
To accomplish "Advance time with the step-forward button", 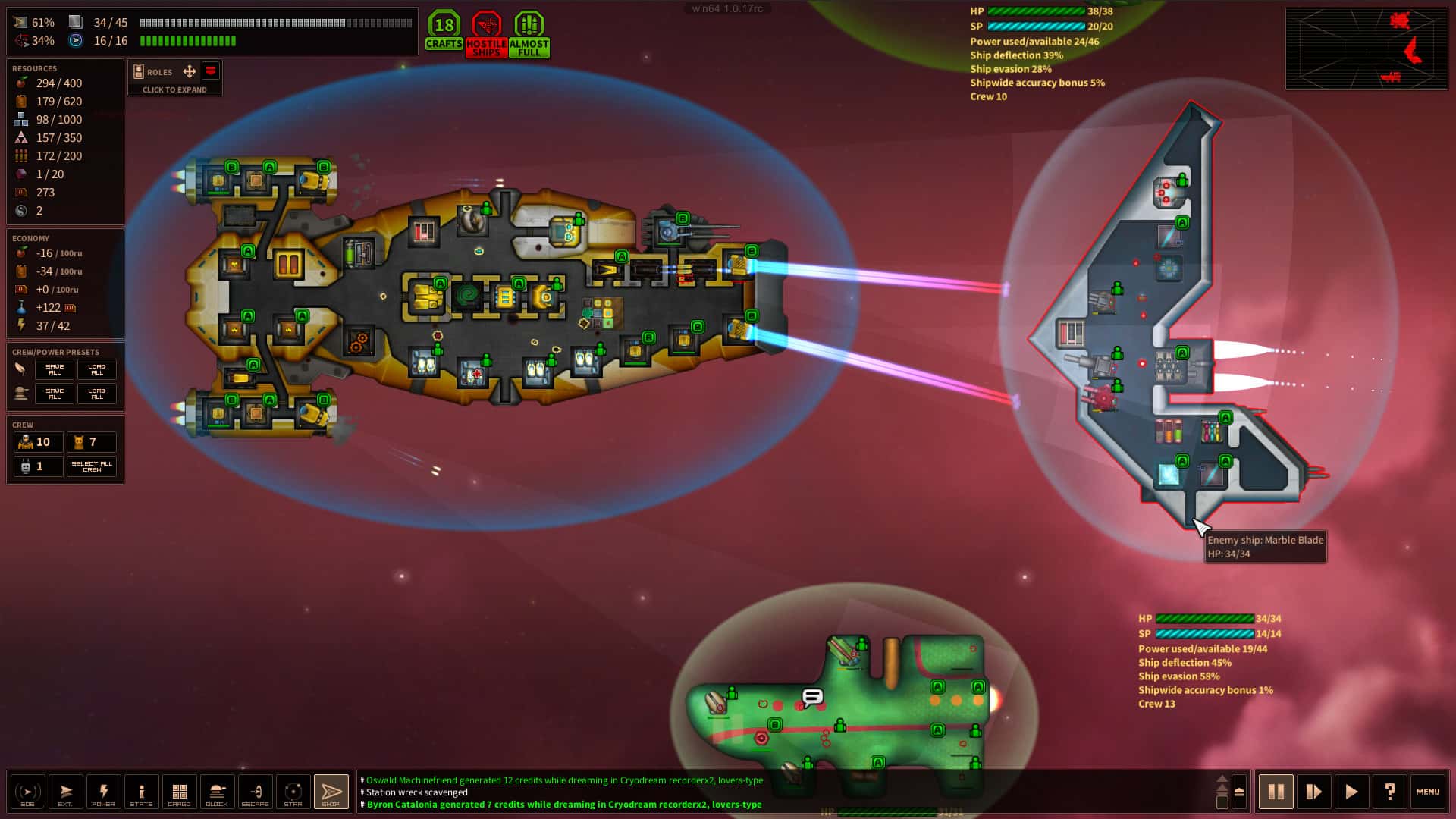I will tap(1313, 792).
